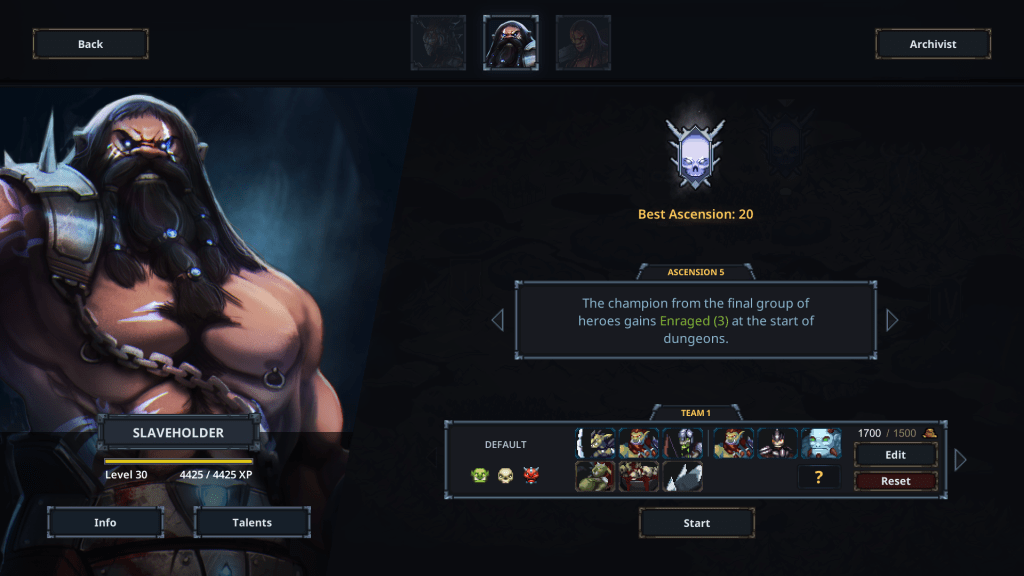The width and height of the screenshot is (1024, 576).
Task: Show the previous ascension level
Action: (x=497, y=320)
